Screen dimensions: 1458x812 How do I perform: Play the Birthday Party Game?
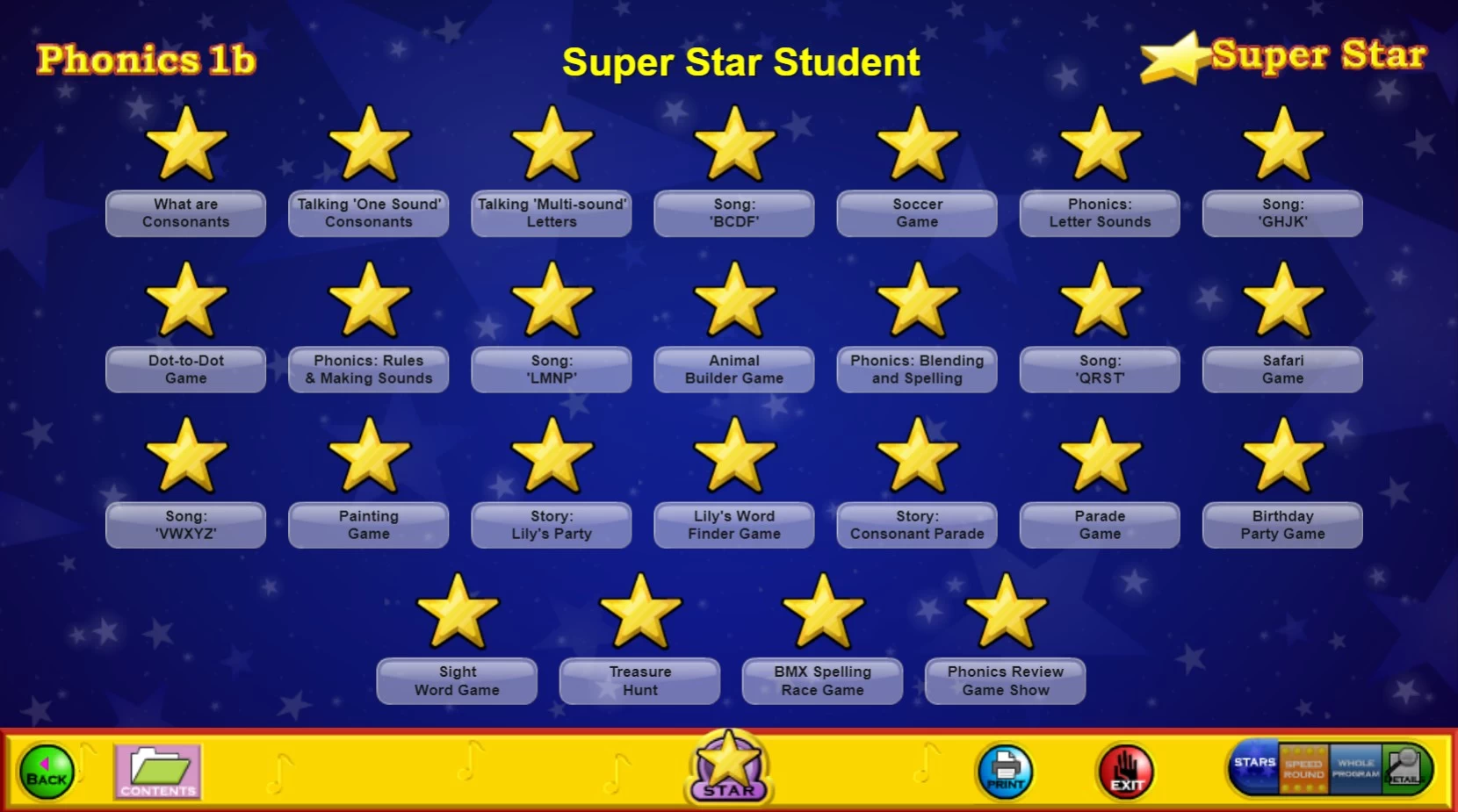tap(1282, 525)
